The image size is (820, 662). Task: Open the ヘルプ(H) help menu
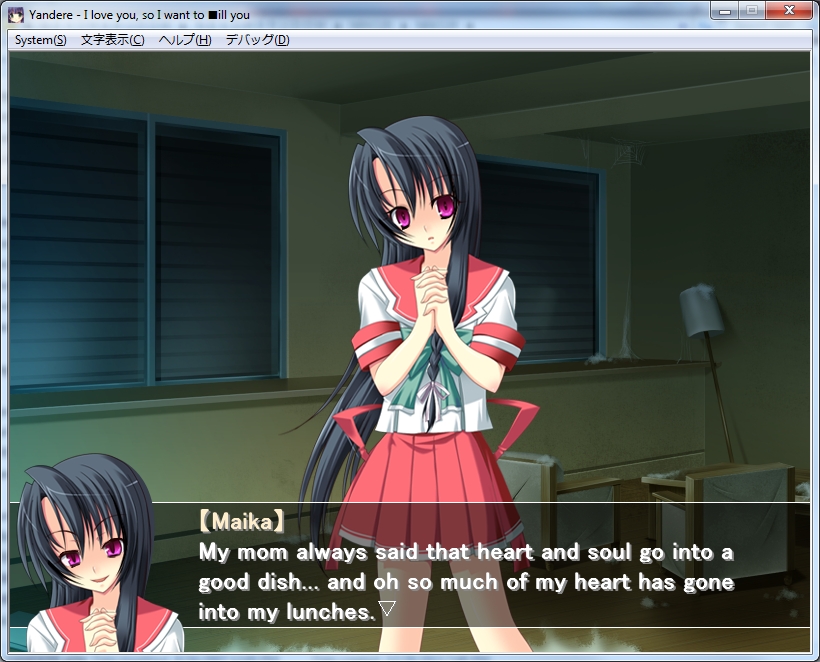click(185, 40)
